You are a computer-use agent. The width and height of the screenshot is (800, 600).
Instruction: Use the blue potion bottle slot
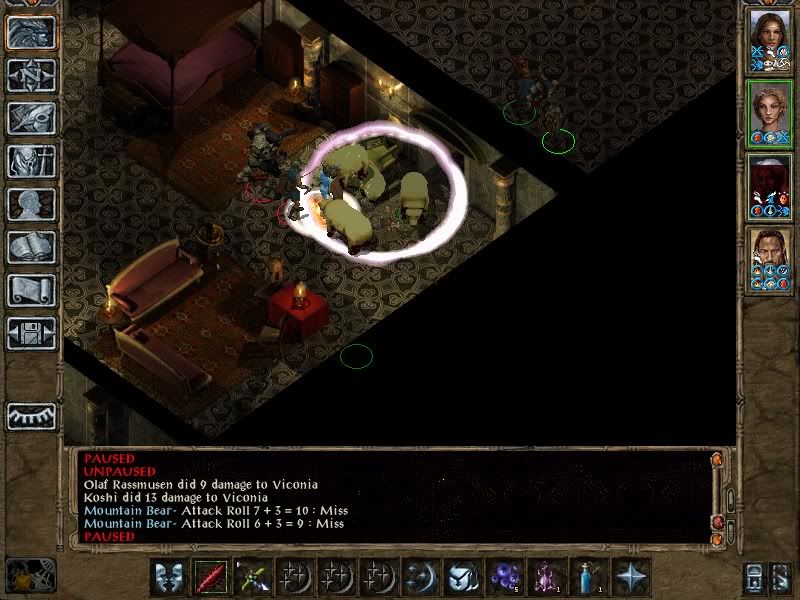coord(588,577)
